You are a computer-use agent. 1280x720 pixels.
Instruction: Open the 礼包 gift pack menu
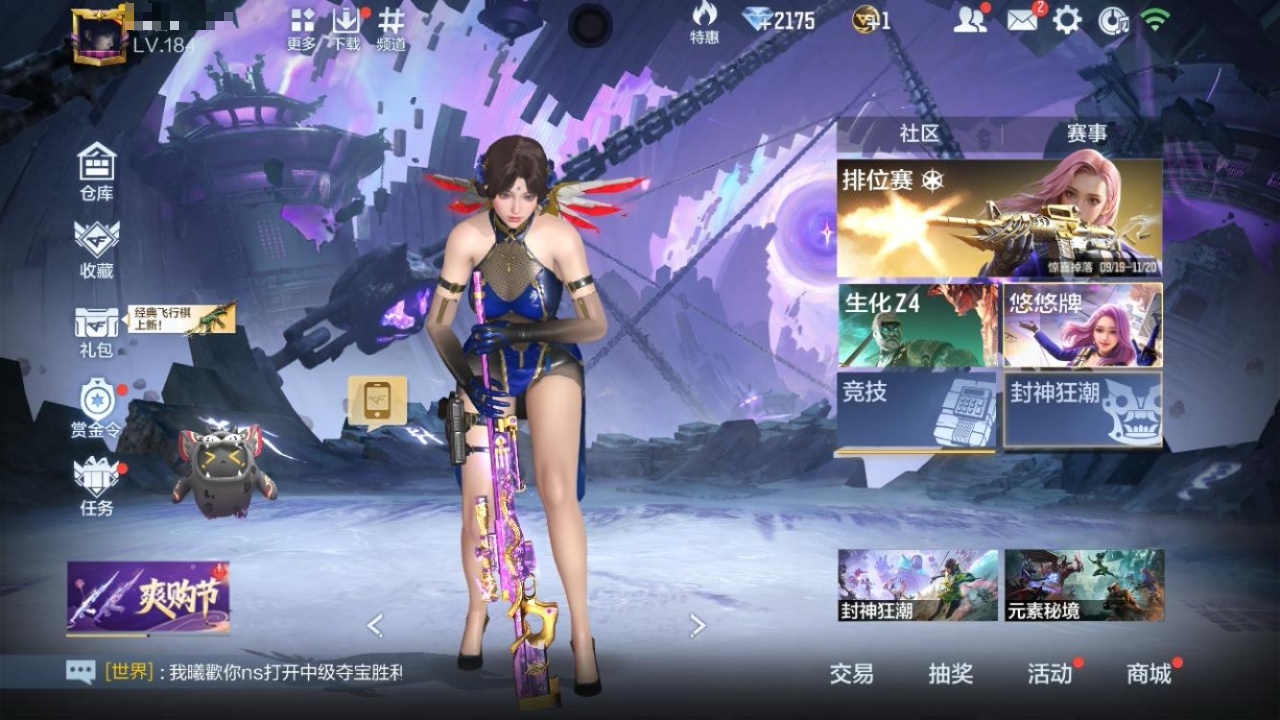pyautogui.click(x=97, y=332)
